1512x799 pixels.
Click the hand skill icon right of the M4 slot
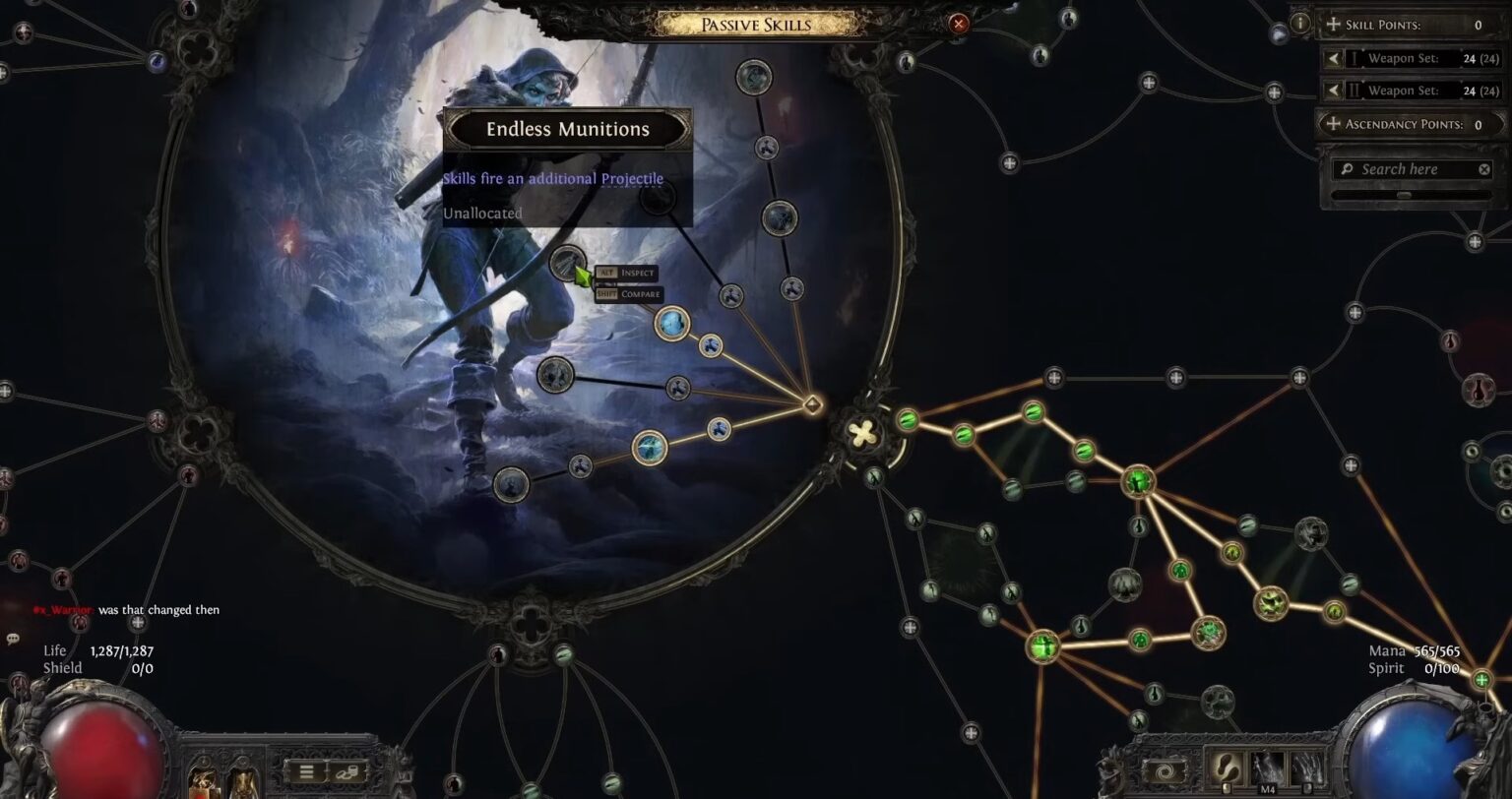(1306, 767)
